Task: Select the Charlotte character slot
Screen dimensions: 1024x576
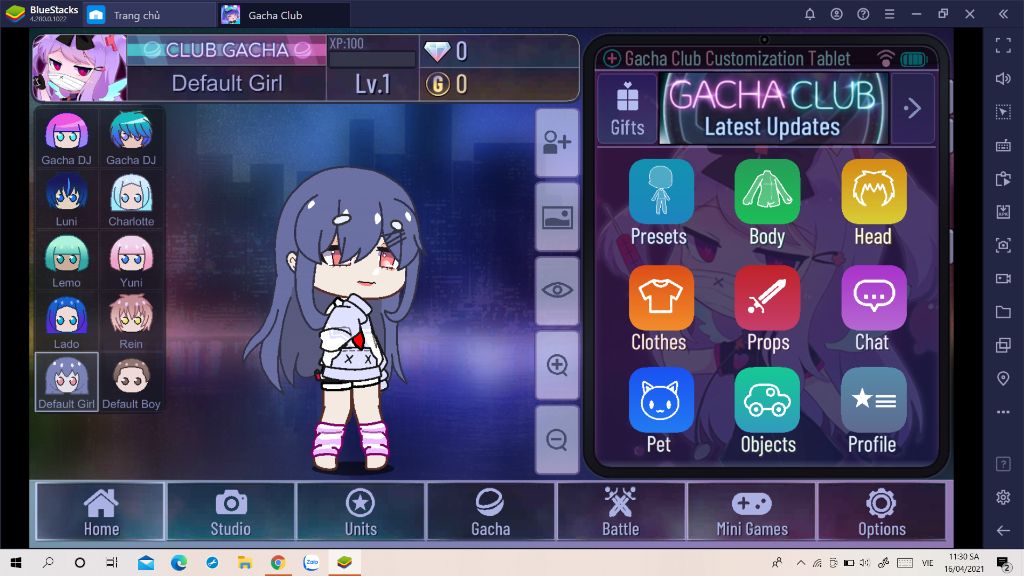Action: click(x=131, y=199)
